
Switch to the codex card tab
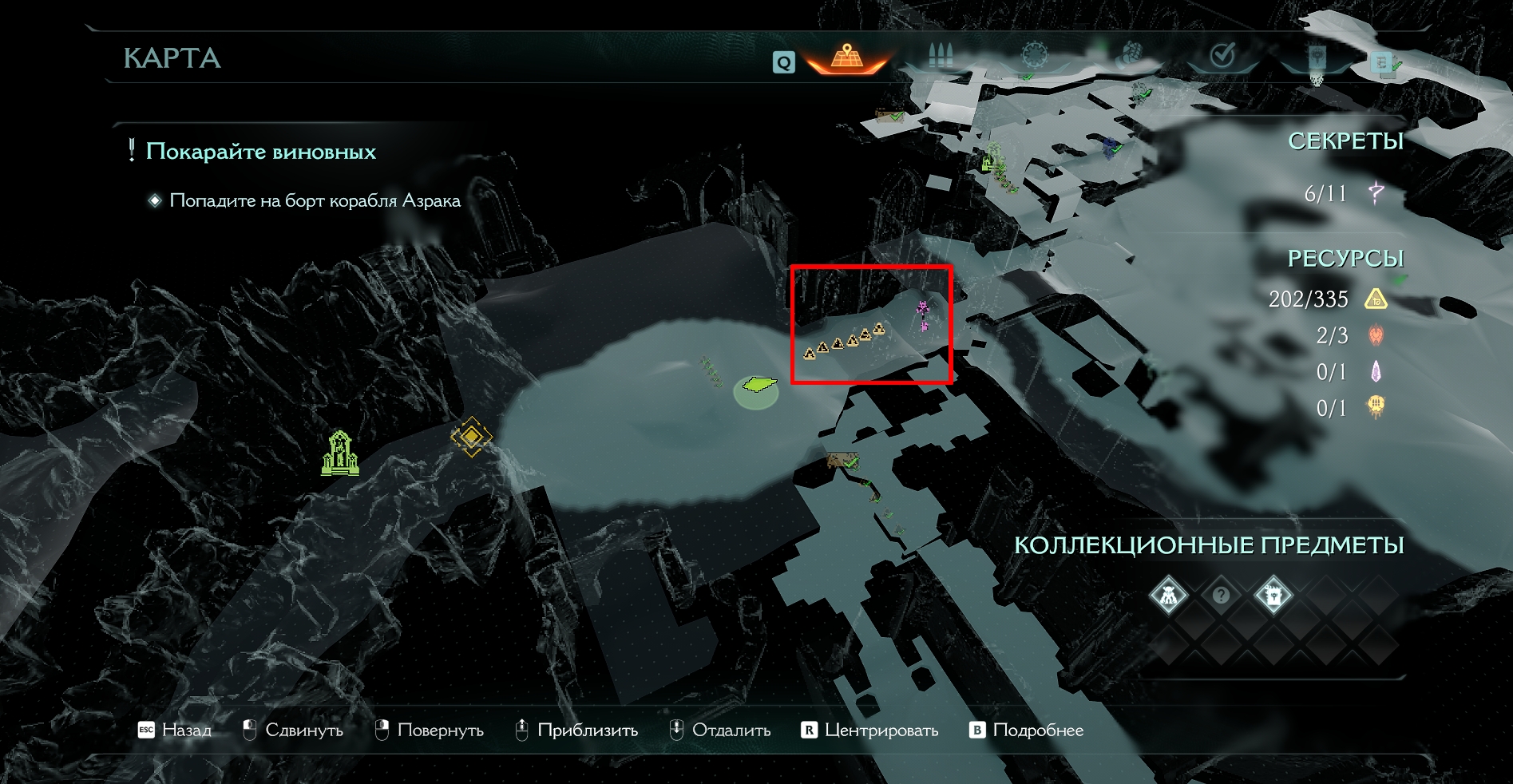[1317, 57]
